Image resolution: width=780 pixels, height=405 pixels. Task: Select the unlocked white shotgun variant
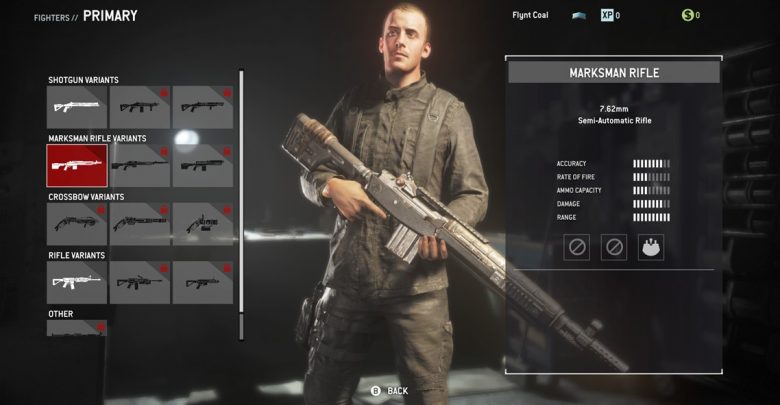coord(77,107)
